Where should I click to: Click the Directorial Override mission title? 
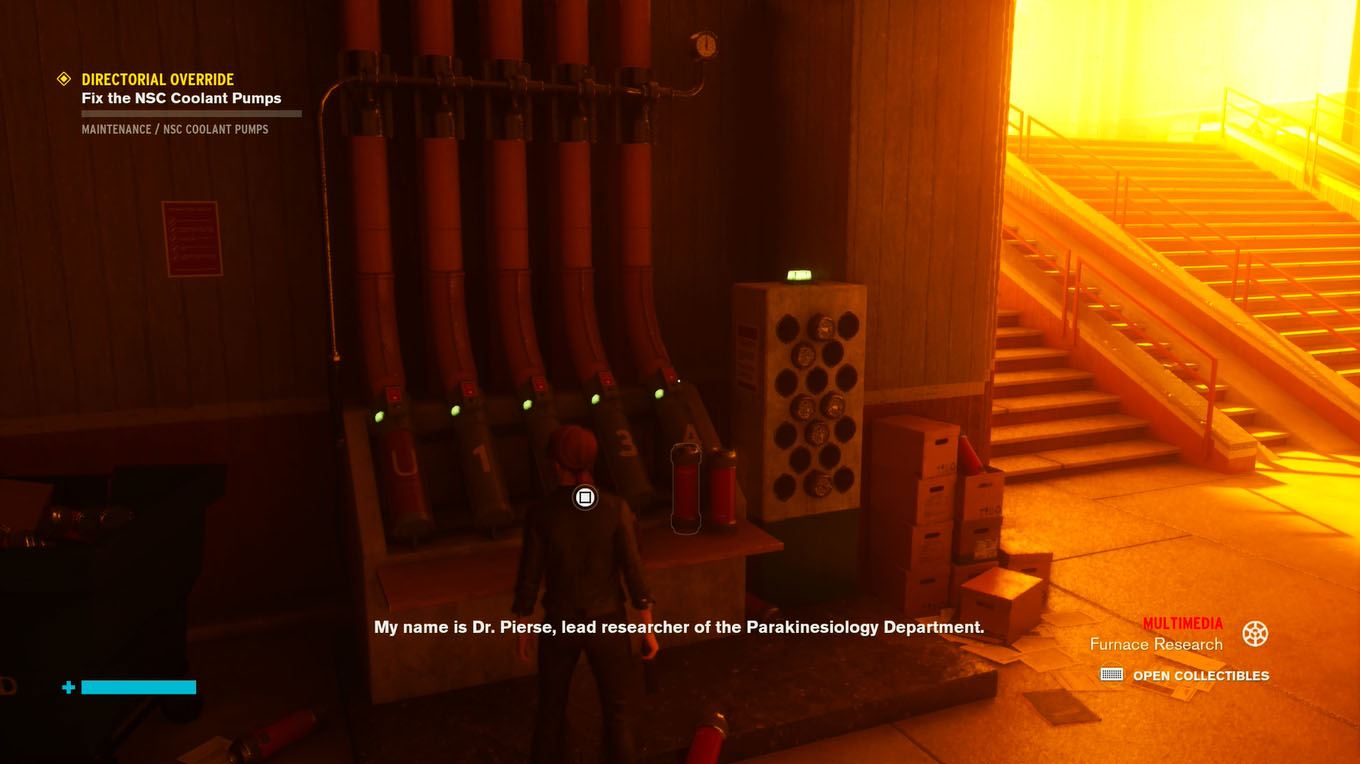pyautogui.click(x=158, y=79)
